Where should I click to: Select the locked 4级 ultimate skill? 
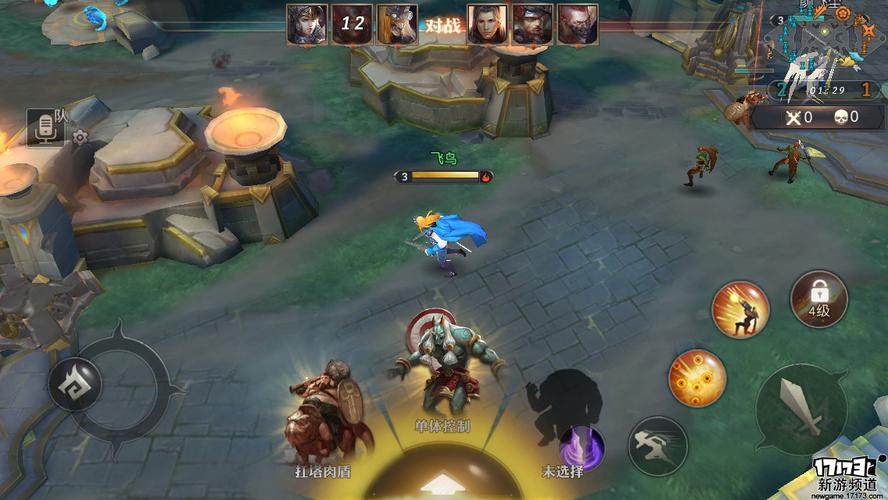click(x=819, y=299)
